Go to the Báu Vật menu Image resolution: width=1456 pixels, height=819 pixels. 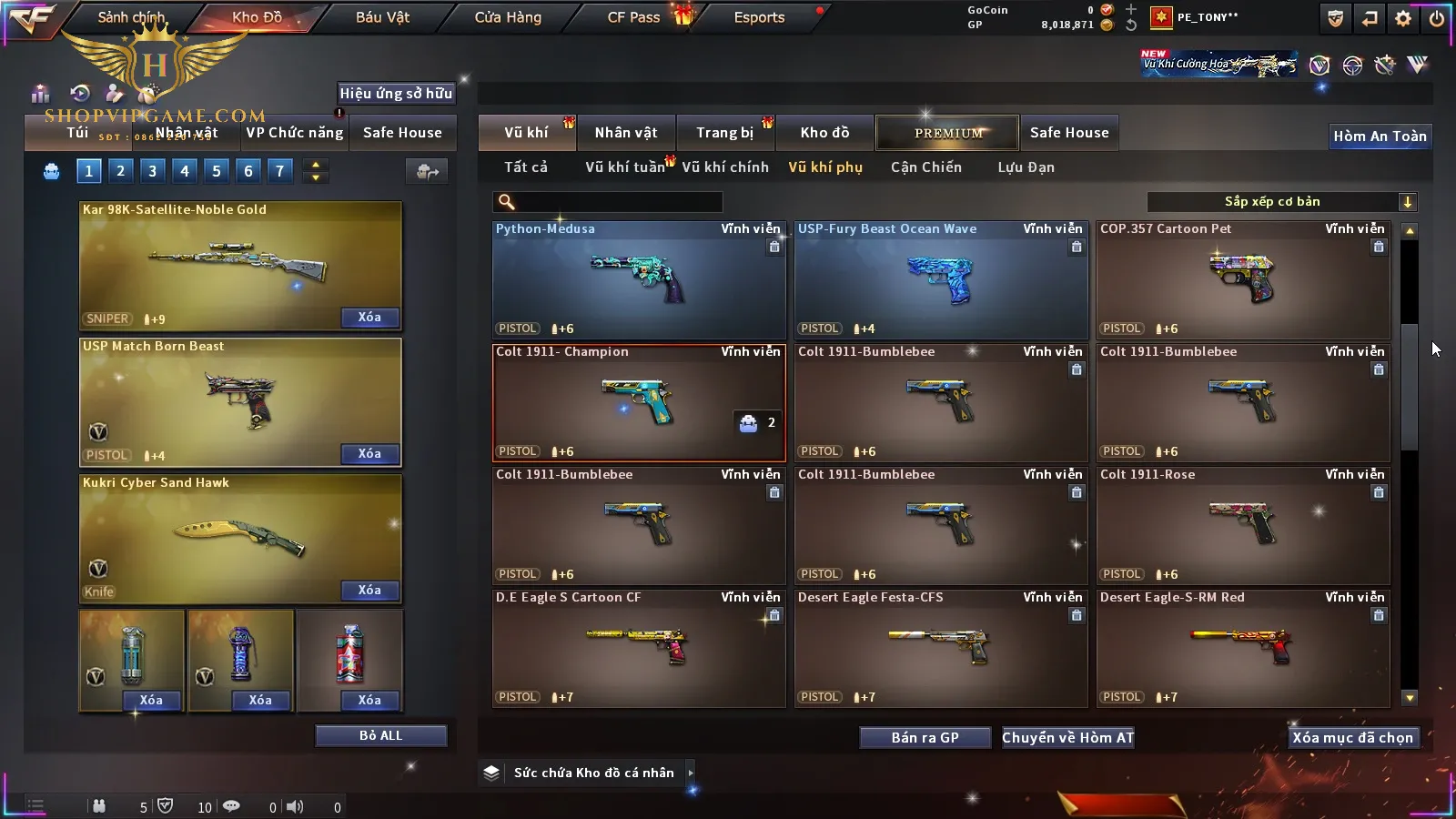click(x=382, y=17)
